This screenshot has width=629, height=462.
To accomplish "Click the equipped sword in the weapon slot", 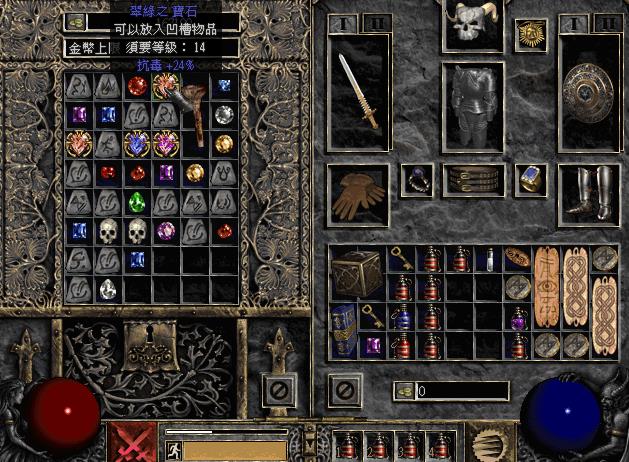I will tap(357, 91).
